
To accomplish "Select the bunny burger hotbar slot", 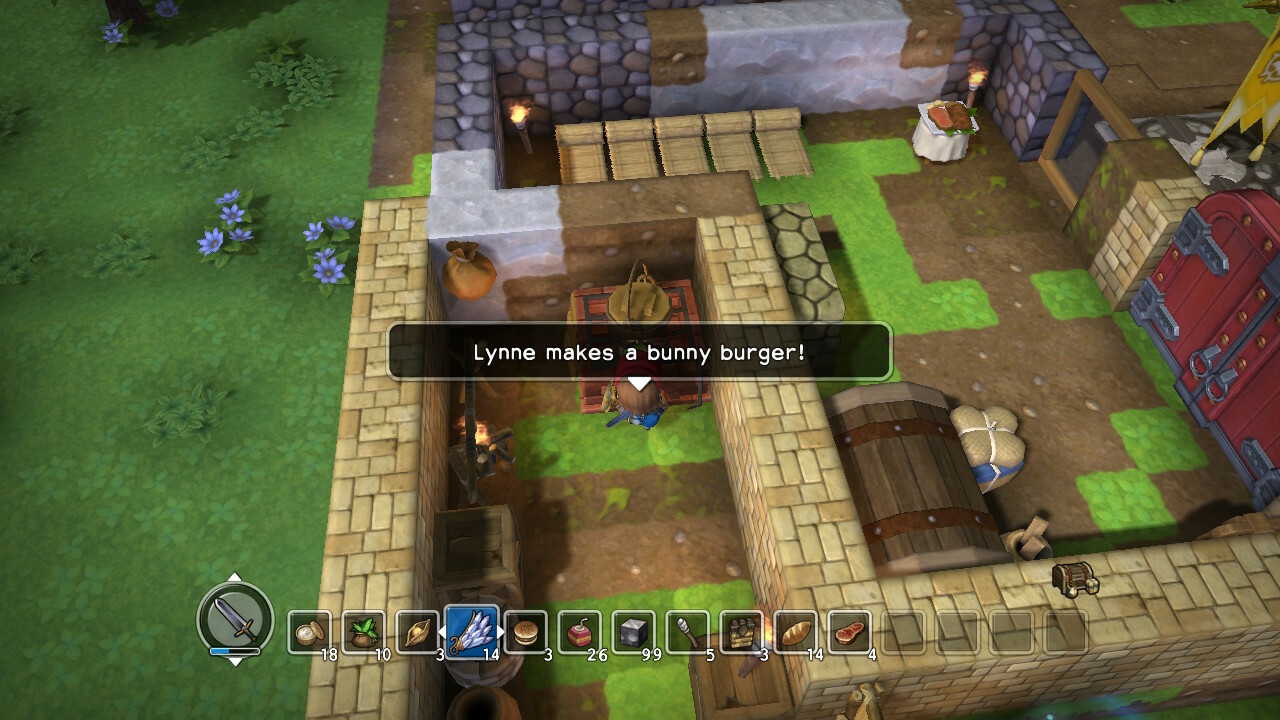I will (x=525, y=632).
